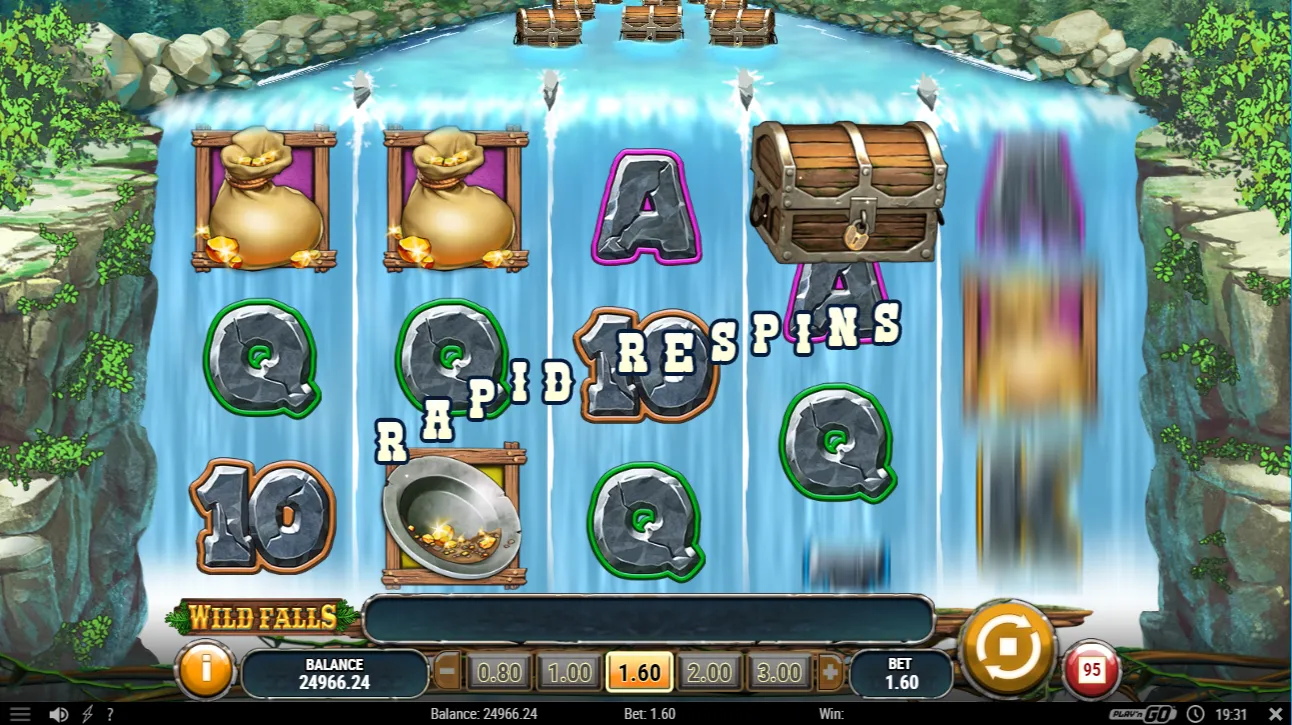Select the currently highlighted 1.60 bet

click(x=639, y=673)
